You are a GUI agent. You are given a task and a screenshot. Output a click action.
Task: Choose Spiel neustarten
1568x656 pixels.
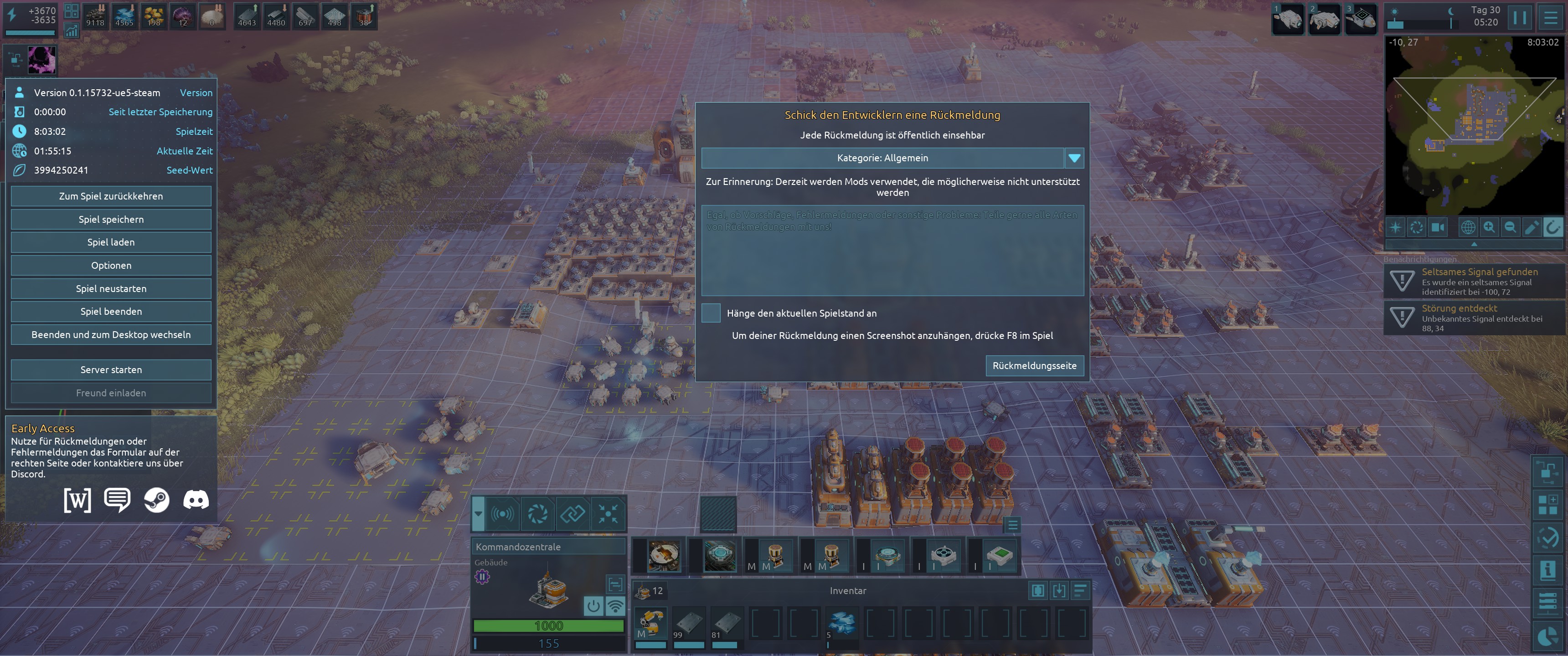tap(111, 288)
